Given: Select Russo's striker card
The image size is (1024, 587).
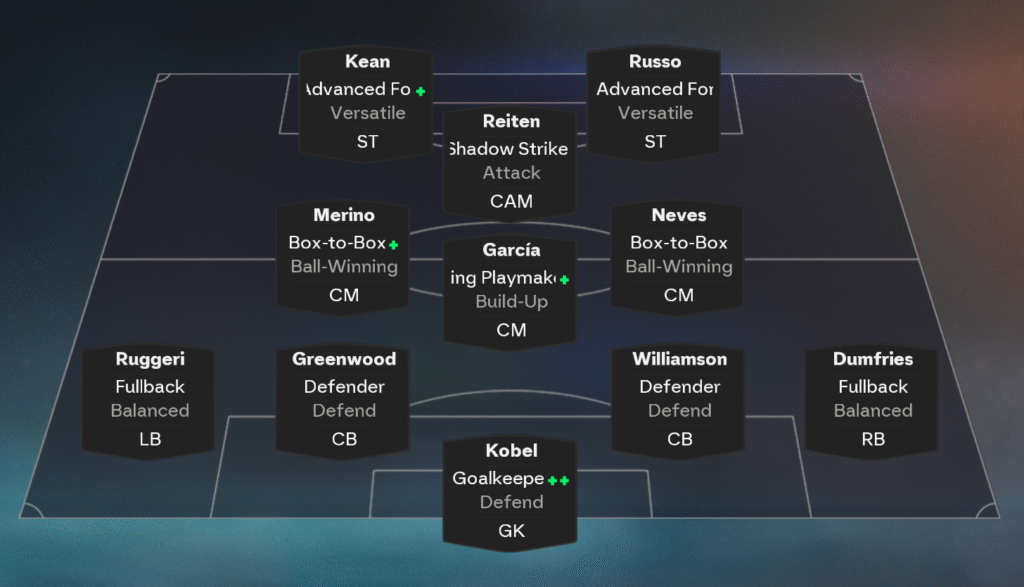Looking at the screenshot, I should (654, 102).
